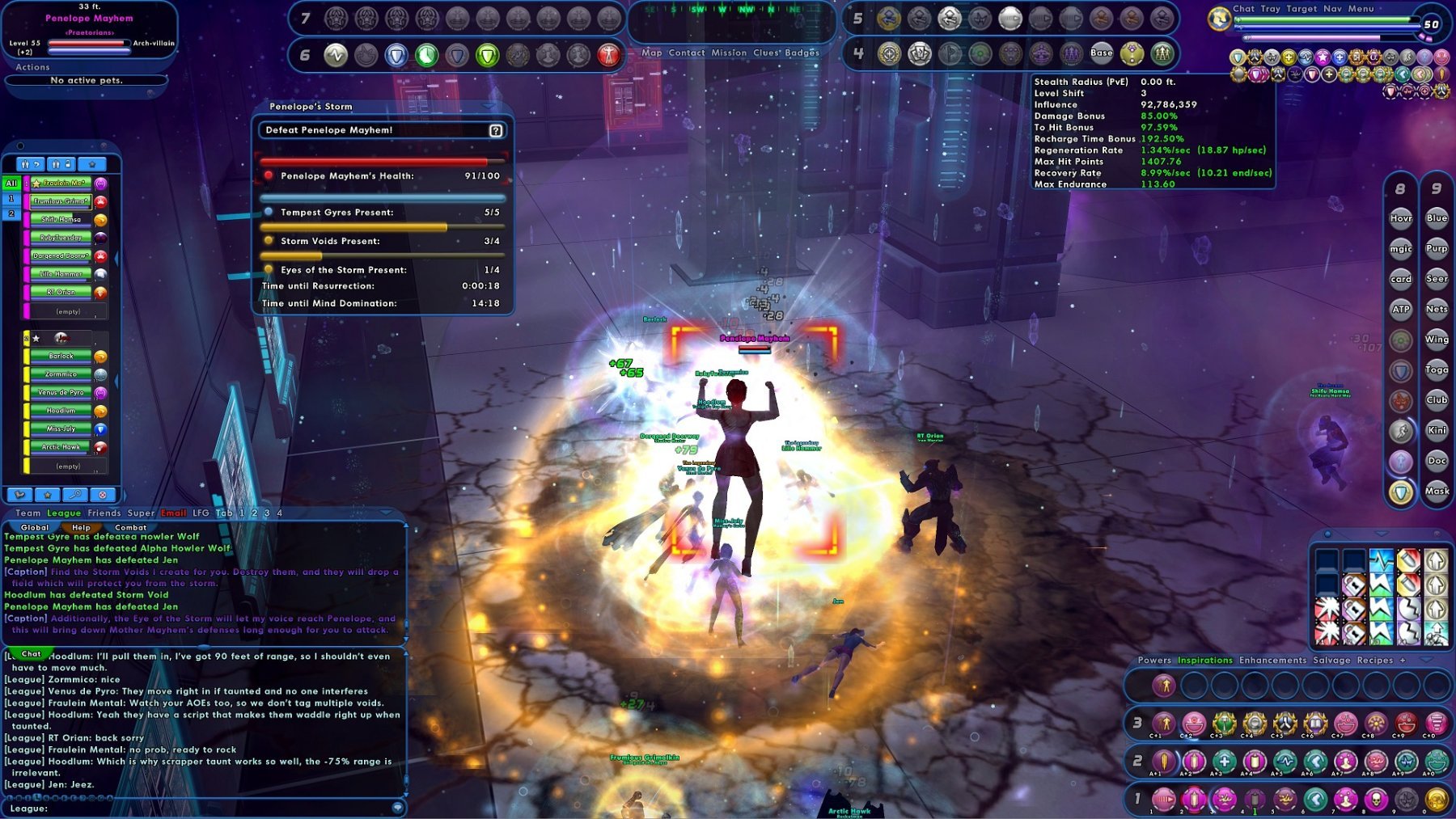
Task: Open the Inspirations tray tab
Action: coord(1204,660)
